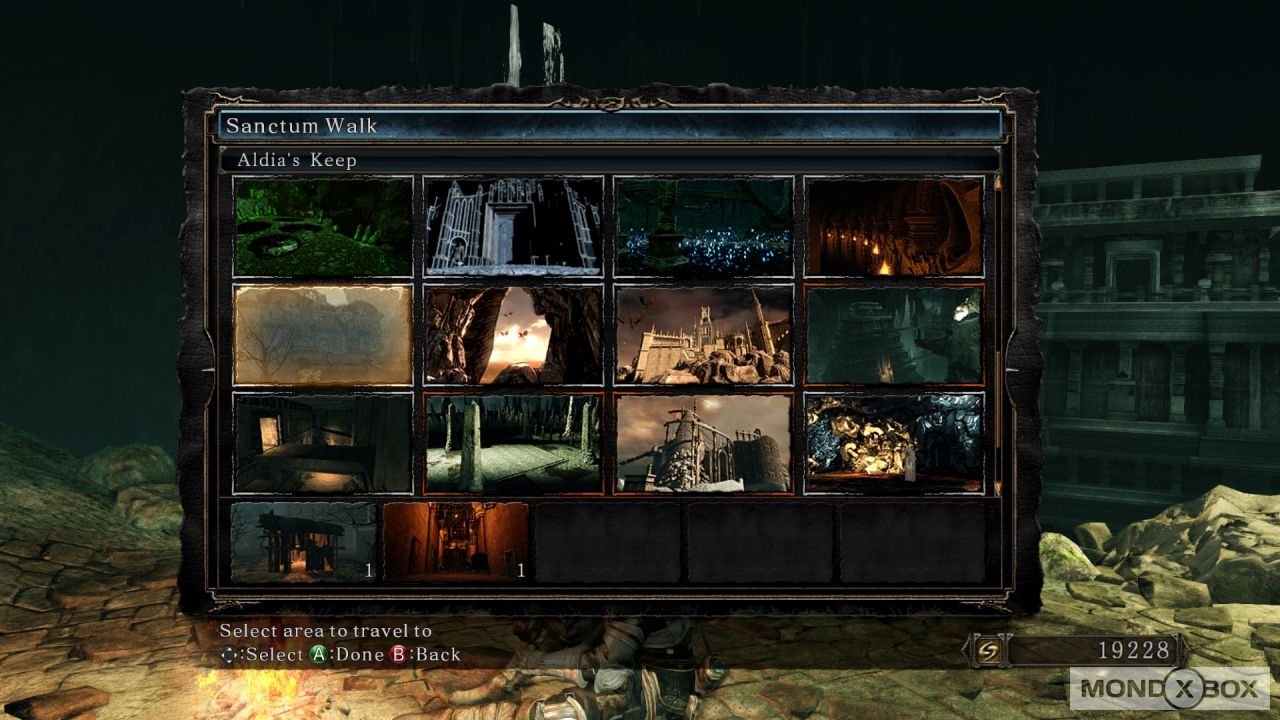This screenshot has height=720, width=1280.
Task: Select the green swamp area thumbnail
Action: click(323, 227)
